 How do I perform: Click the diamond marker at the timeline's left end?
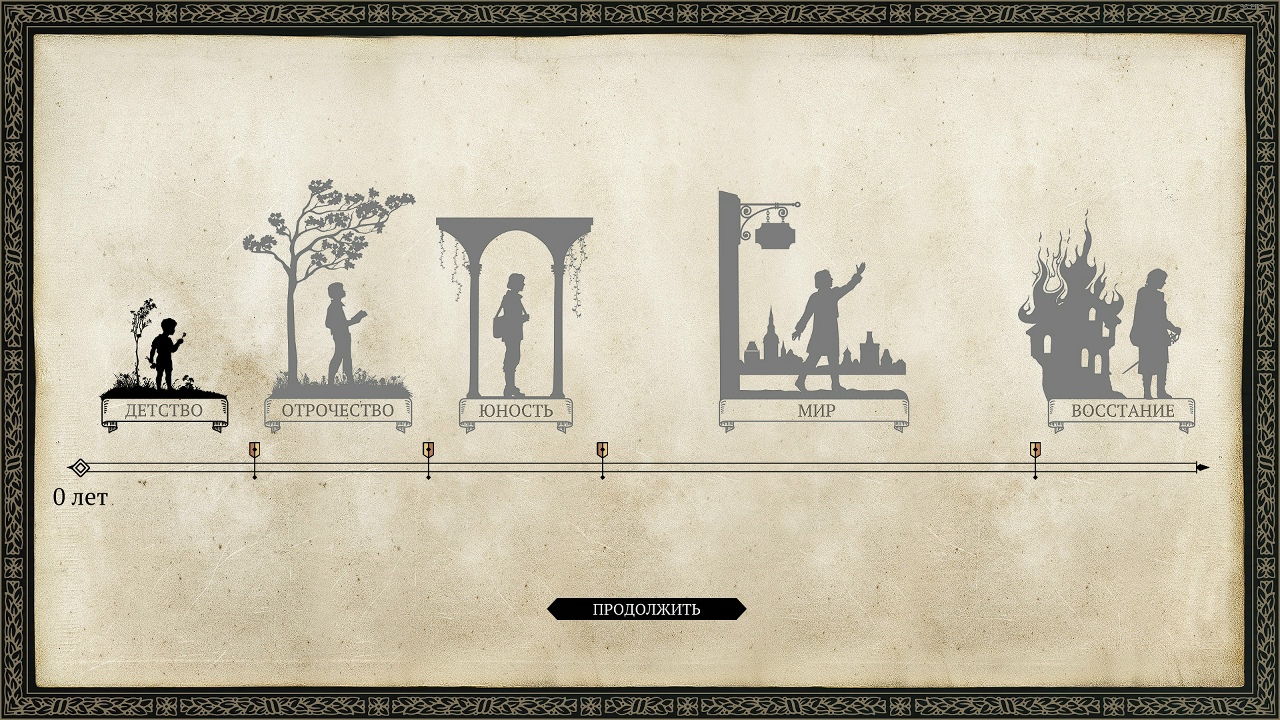pyautogui.click(x=80, y=466)
